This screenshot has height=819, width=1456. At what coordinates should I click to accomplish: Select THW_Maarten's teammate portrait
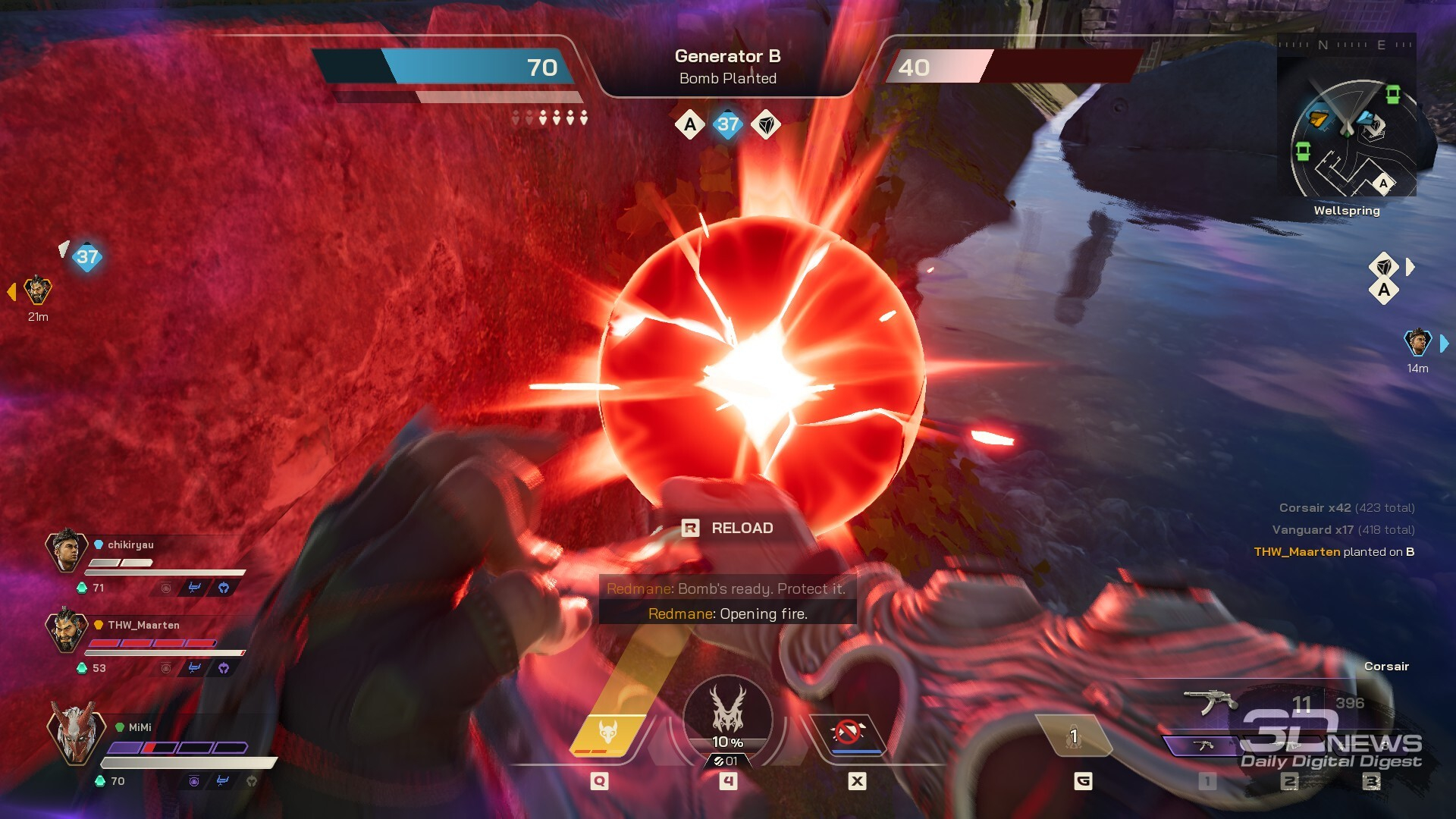(x=67, y=629)
